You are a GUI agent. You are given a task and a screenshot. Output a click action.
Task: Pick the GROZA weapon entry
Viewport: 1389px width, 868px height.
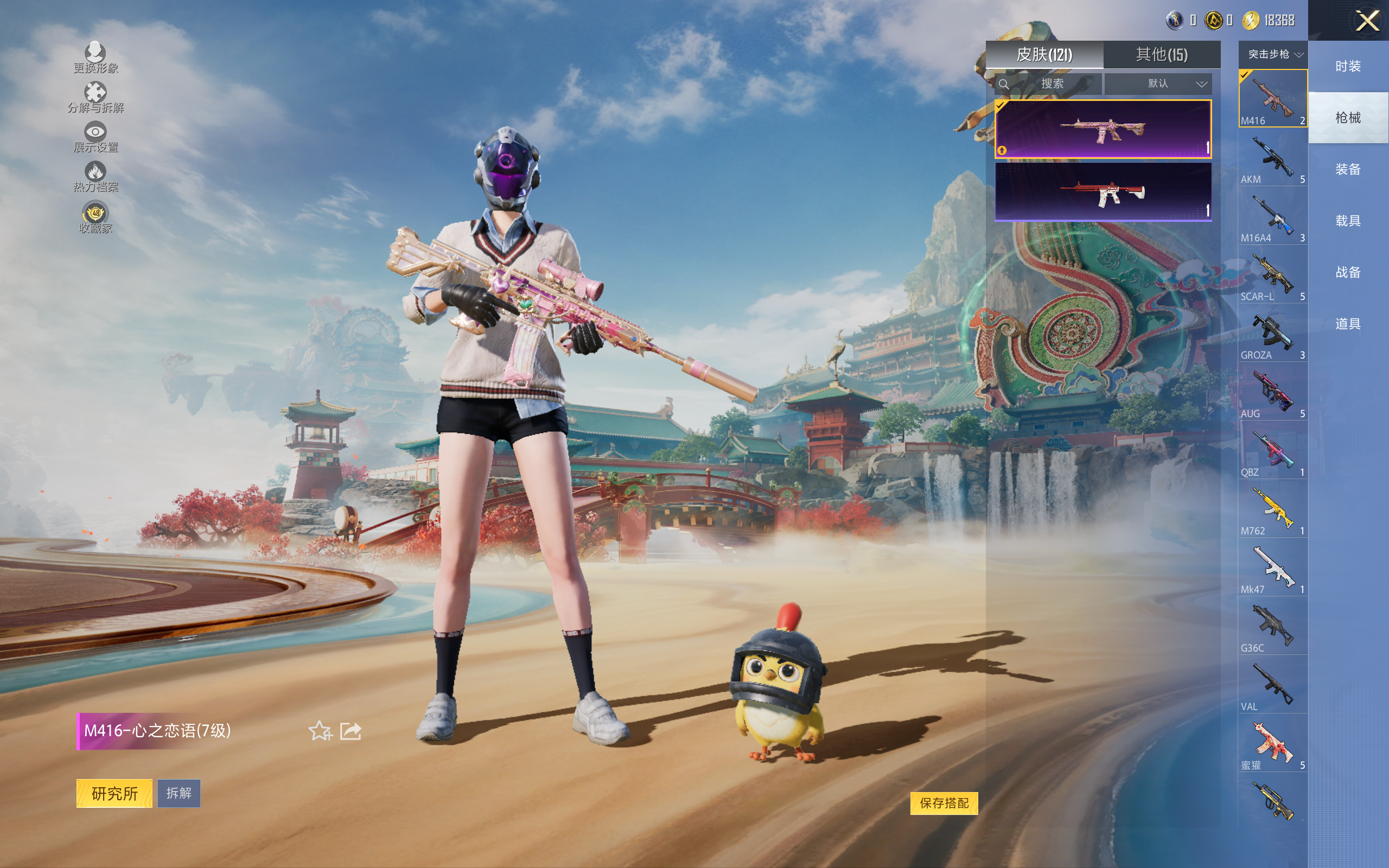tap(1272, 334)
